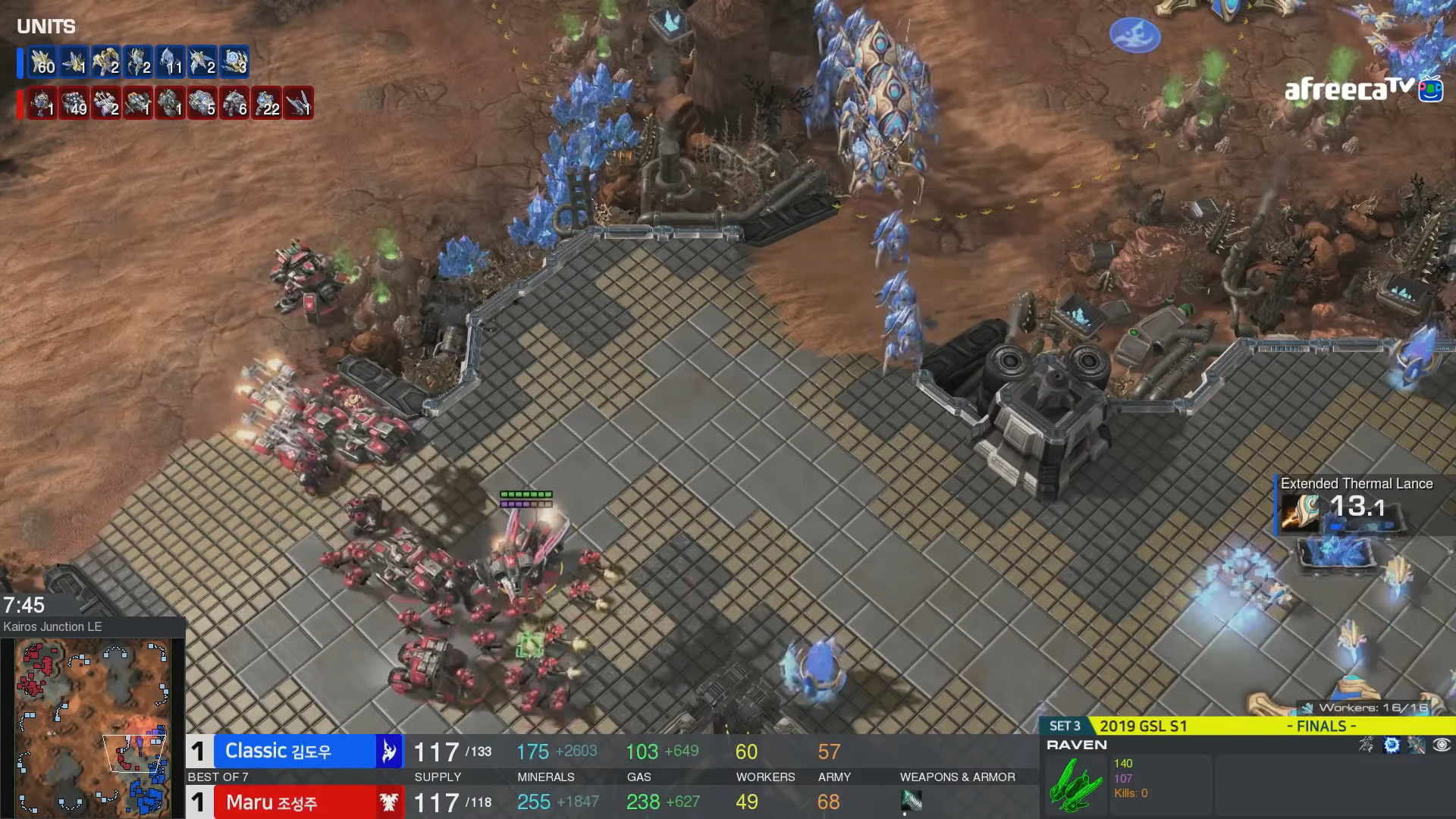Click the minimap of Kairos Junction
The image size is (1456, 819).
pos(93,725)
